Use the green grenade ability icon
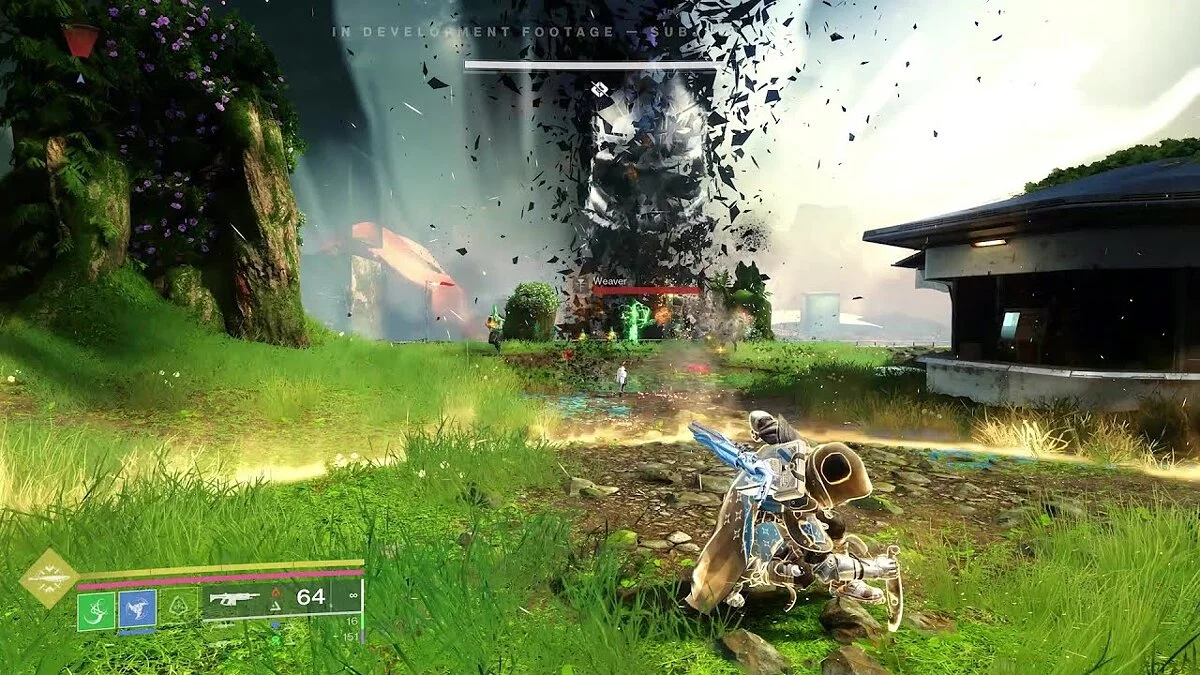Image resolution: width=1200 pixels, height=675 pixels. pos(96,609)
